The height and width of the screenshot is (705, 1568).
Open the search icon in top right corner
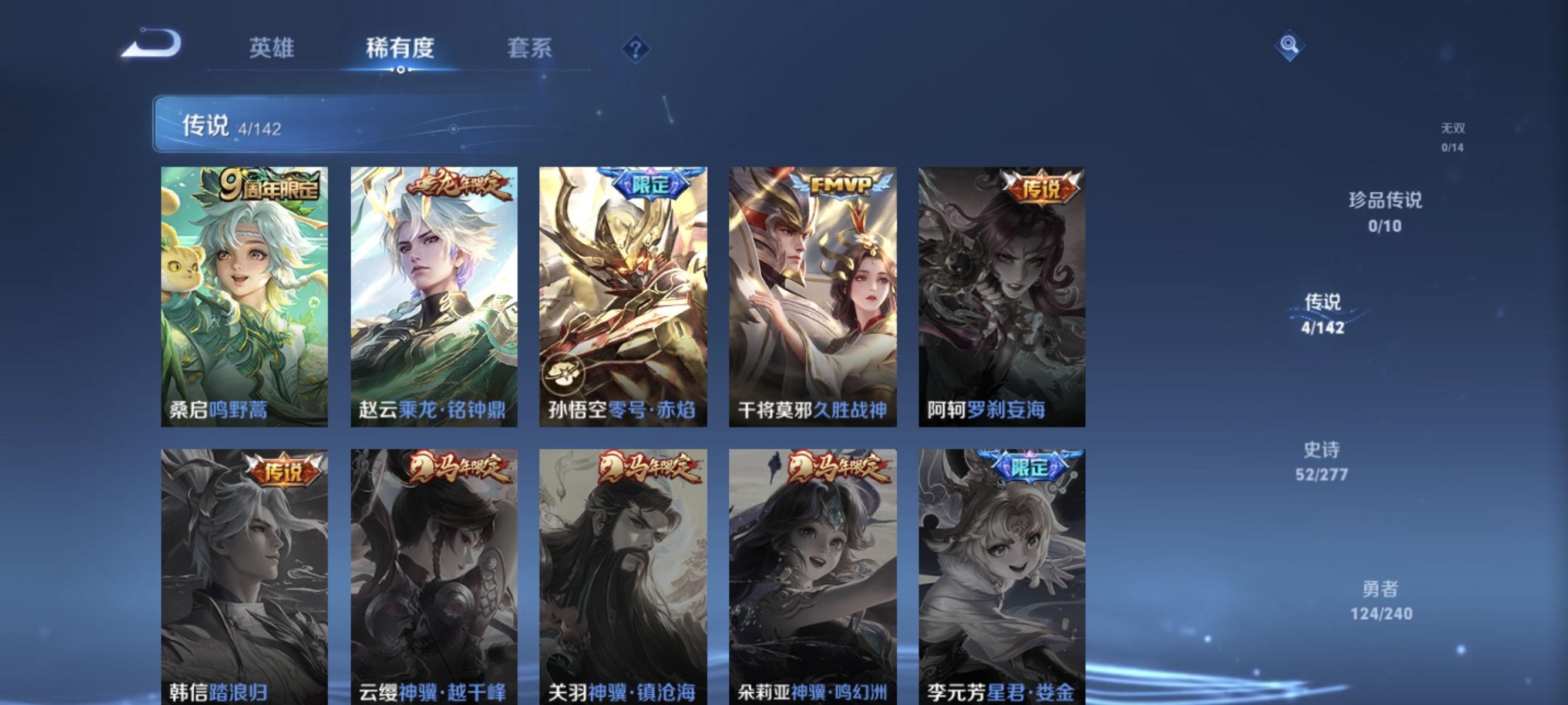click(x=1290, y=45)
